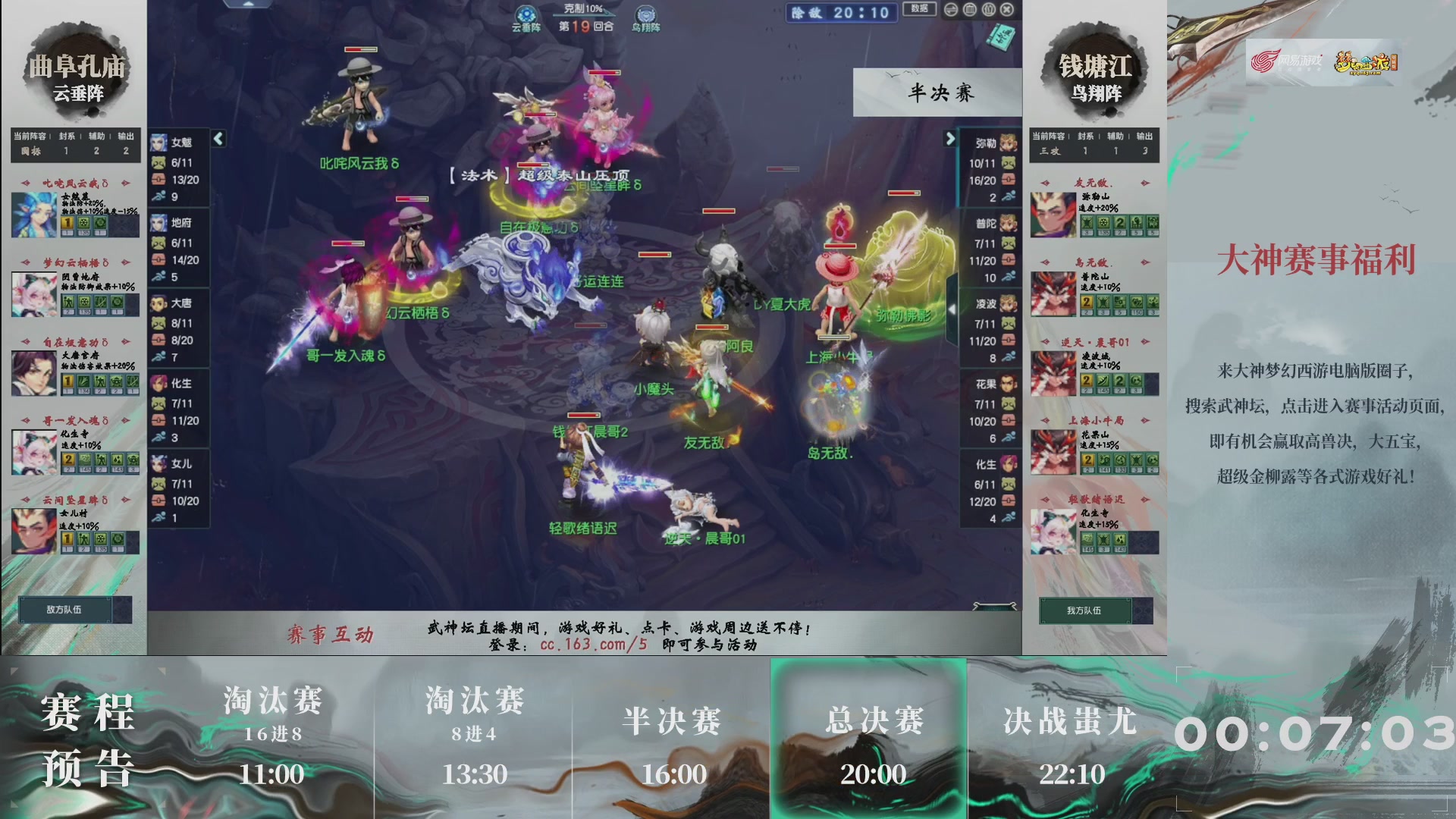Expand the right team panel with the arrow

(951, 140)
